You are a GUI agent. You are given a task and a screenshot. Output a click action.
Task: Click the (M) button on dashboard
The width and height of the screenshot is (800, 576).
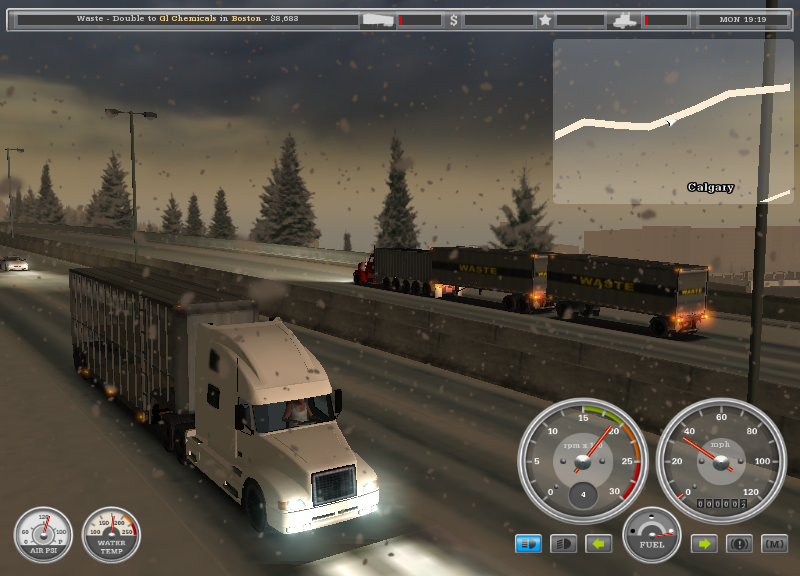point(774,544)
